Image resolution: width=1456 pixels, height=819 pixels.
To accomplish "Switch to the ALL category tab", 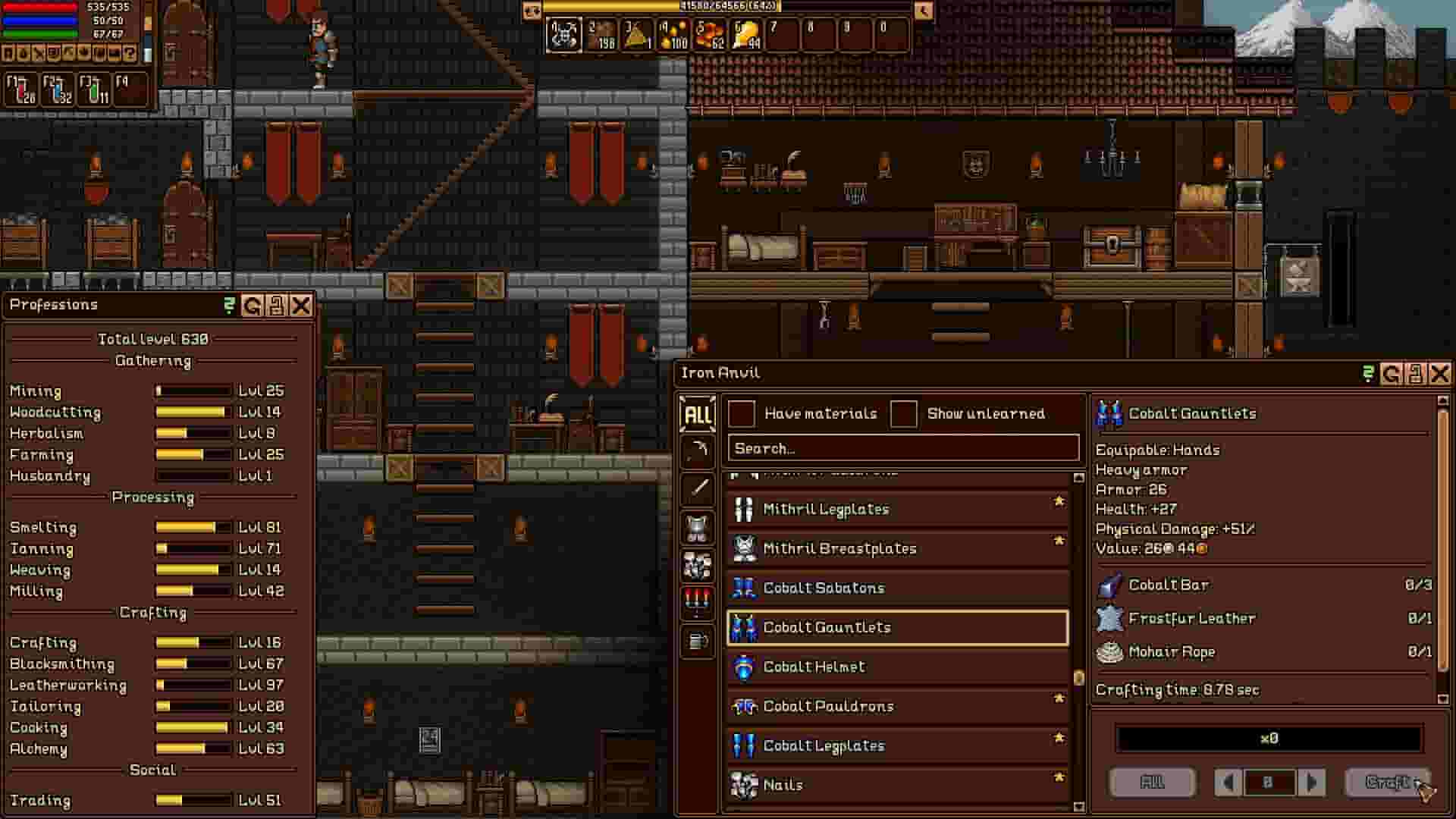I will (x=697, y=415).
